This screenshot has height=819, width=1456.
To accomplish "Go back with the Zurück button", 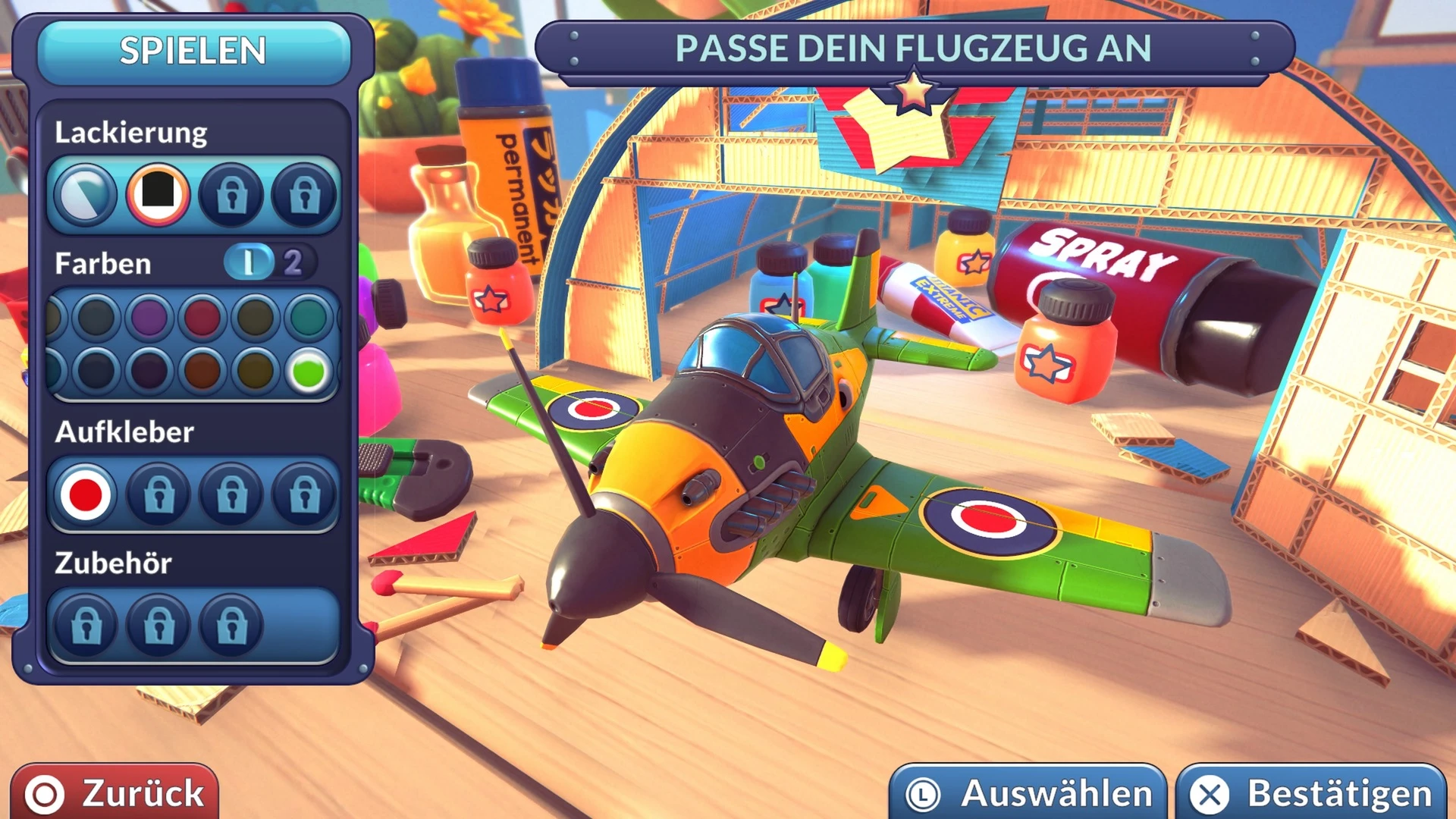I will pos(115,792).
